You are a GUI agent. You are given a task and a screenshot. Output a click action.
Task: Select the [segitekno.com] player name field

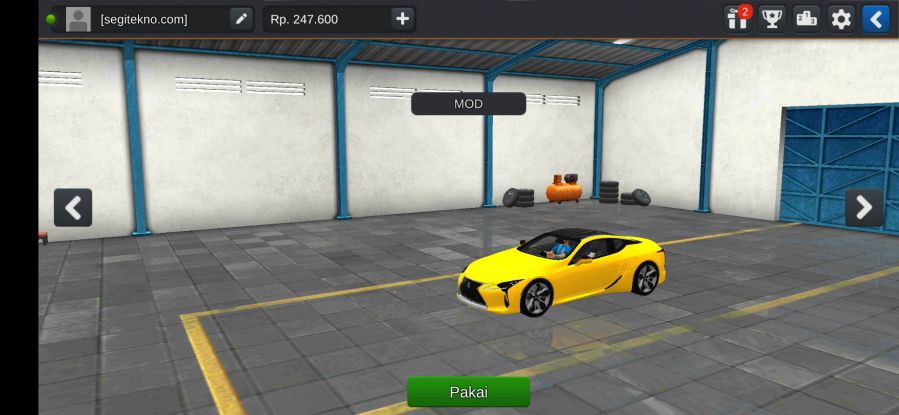pyautogui.click(x=157, y=19)
